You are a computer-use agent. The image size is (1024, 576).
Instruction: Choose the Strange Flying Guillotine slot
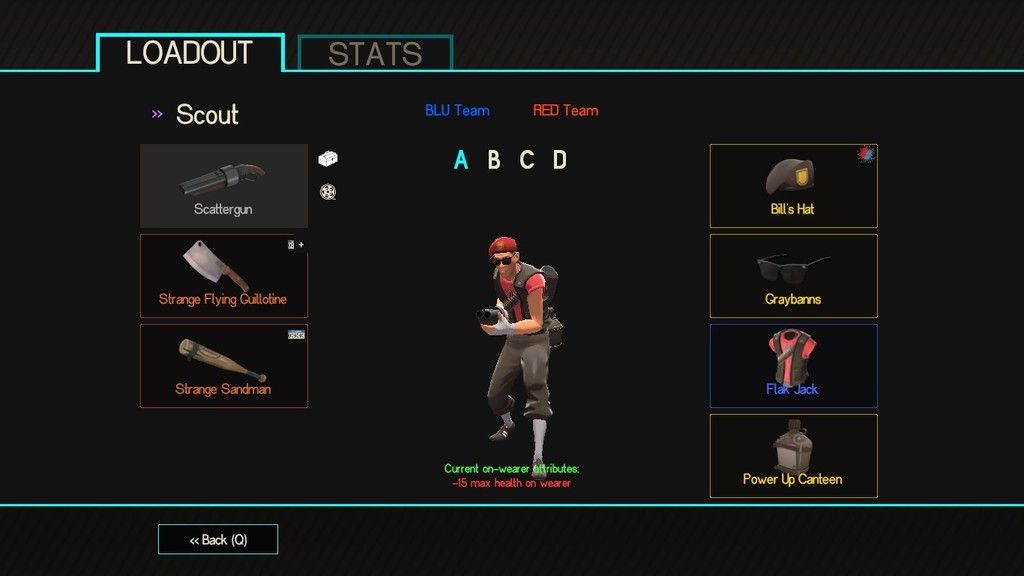tap(223, 276)
